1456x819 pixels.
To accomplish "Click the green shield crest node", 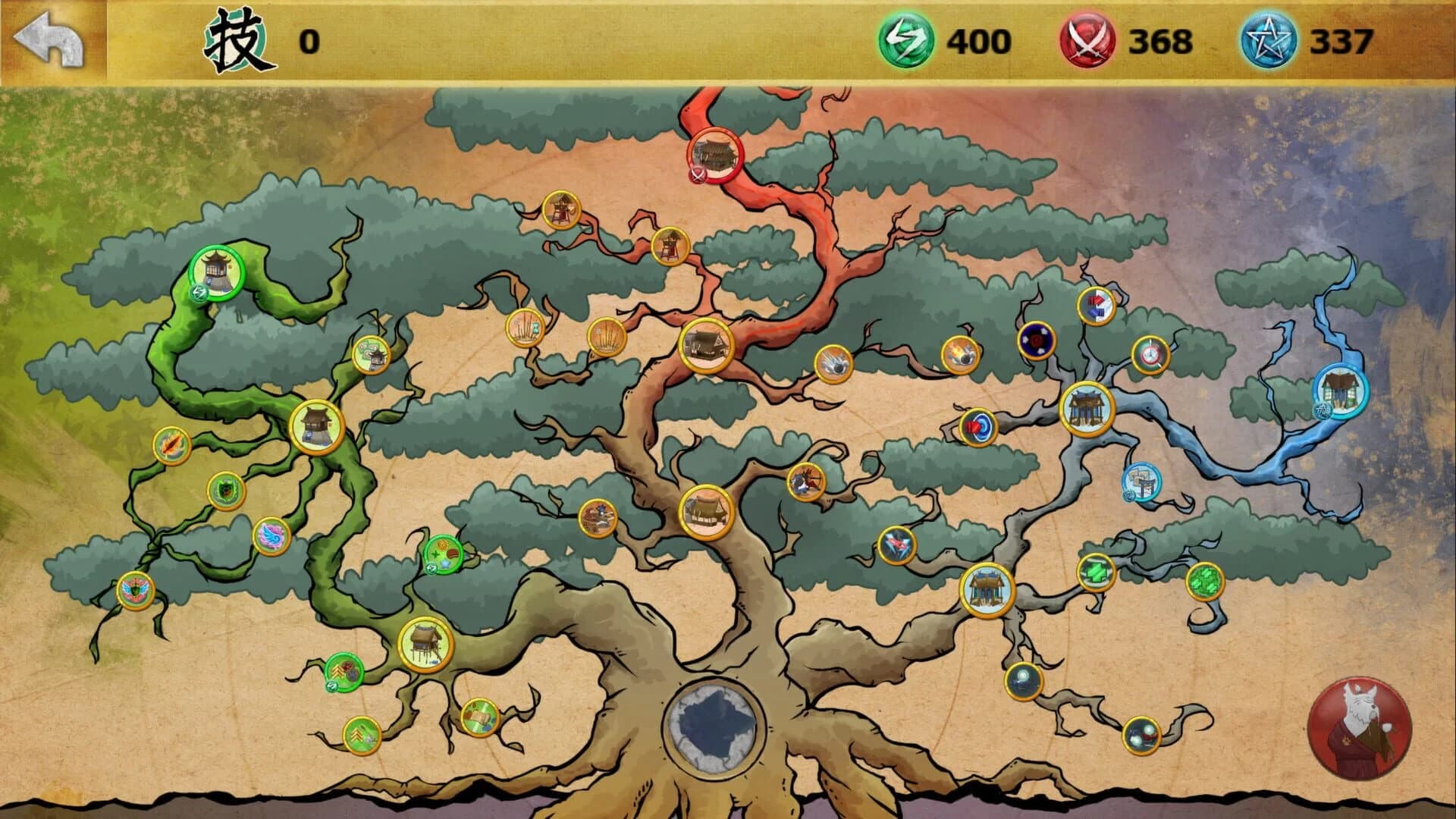I will [x=225, y=491].
